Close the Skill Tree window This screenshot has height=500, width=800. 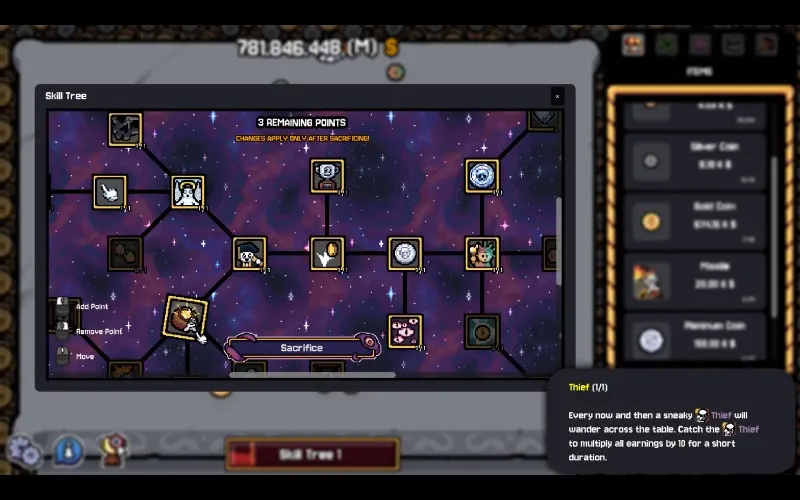pos(557,96)
